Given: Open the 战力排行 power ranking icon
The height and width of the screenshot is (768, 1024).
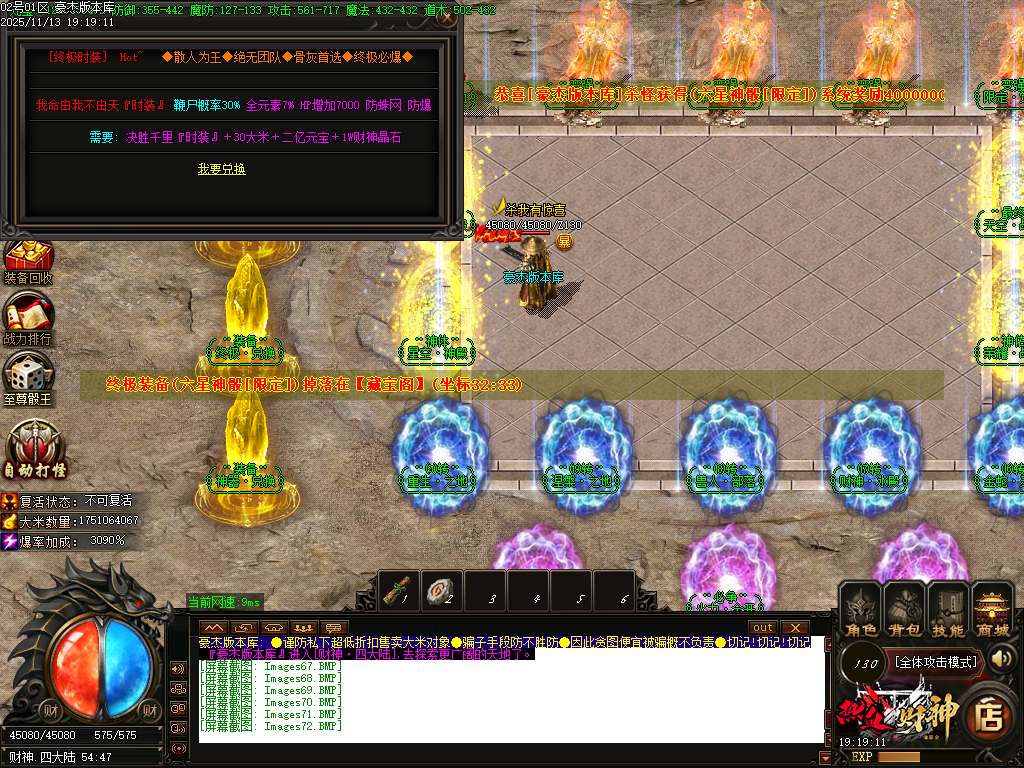Looking at the screenshot, I should [27, 320].
